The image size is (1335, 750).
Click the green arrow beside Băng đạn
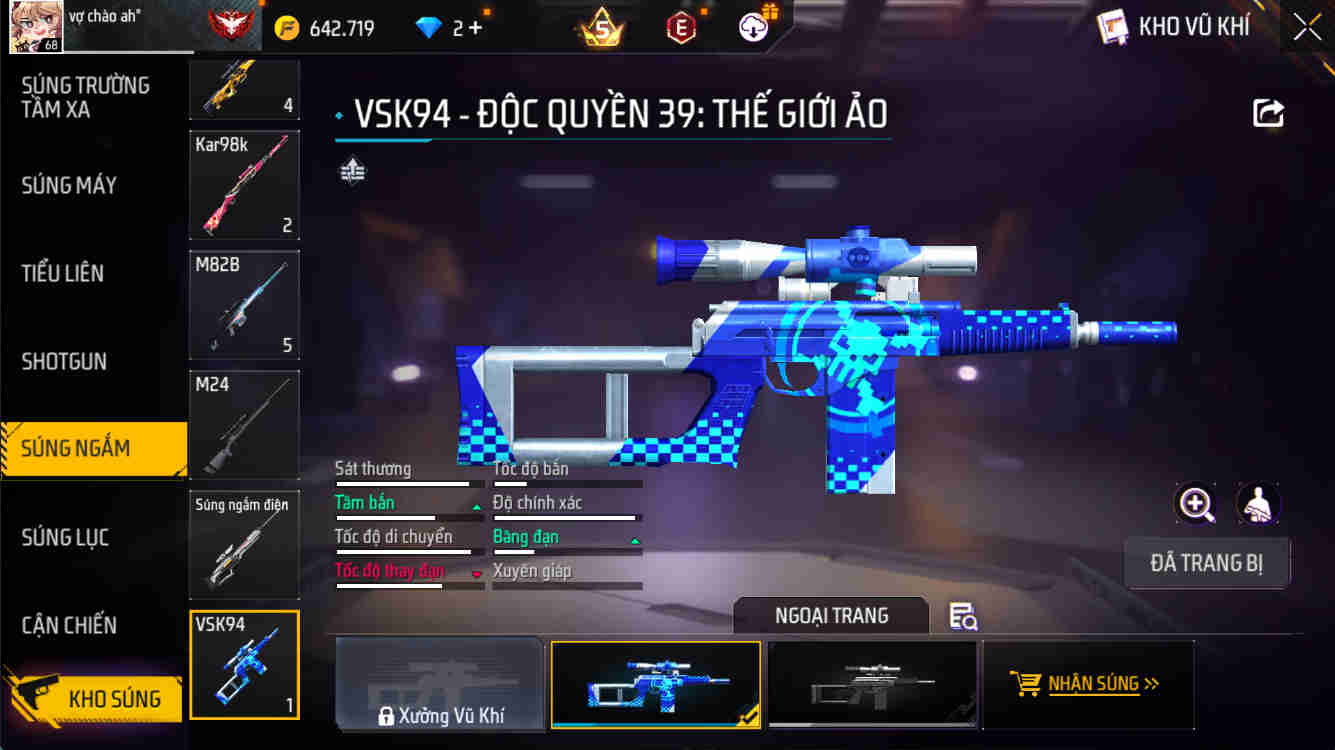(633, 541)
